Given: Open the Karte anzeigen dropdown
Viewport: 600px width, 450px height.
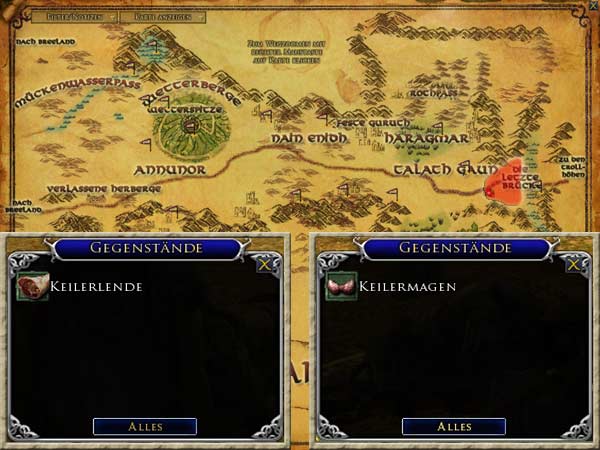Looking at the screenshot, I should (x=167, y=17).
